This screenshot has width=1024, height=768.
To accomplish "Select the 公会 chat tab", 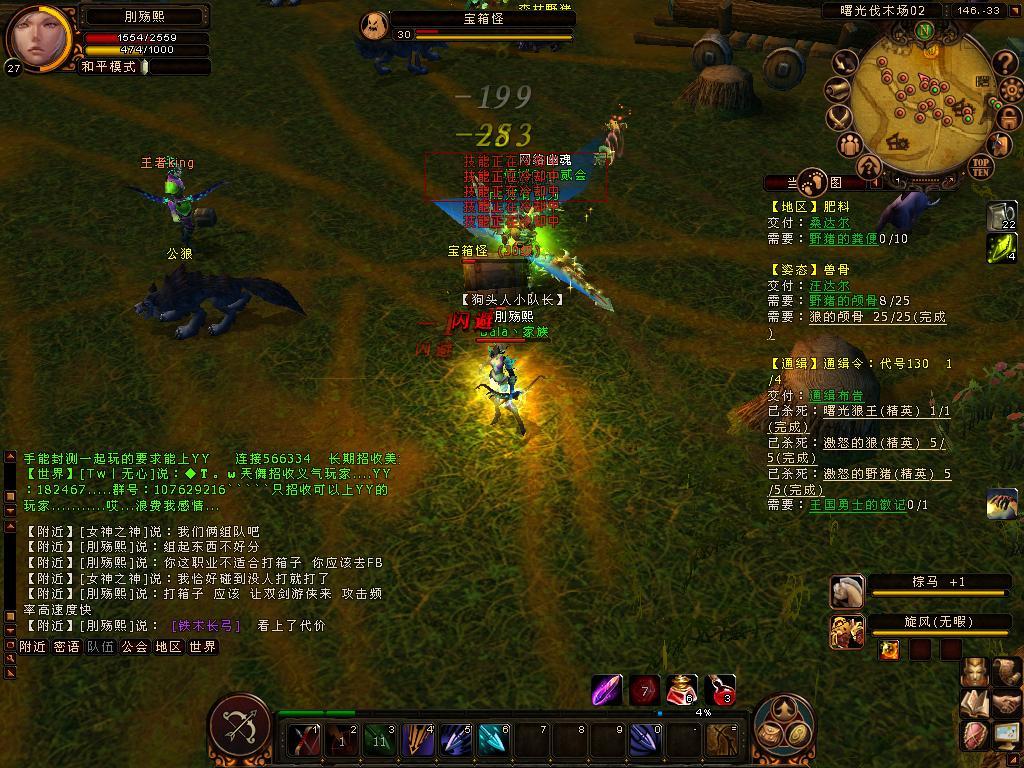I will (x=134, y=647).
